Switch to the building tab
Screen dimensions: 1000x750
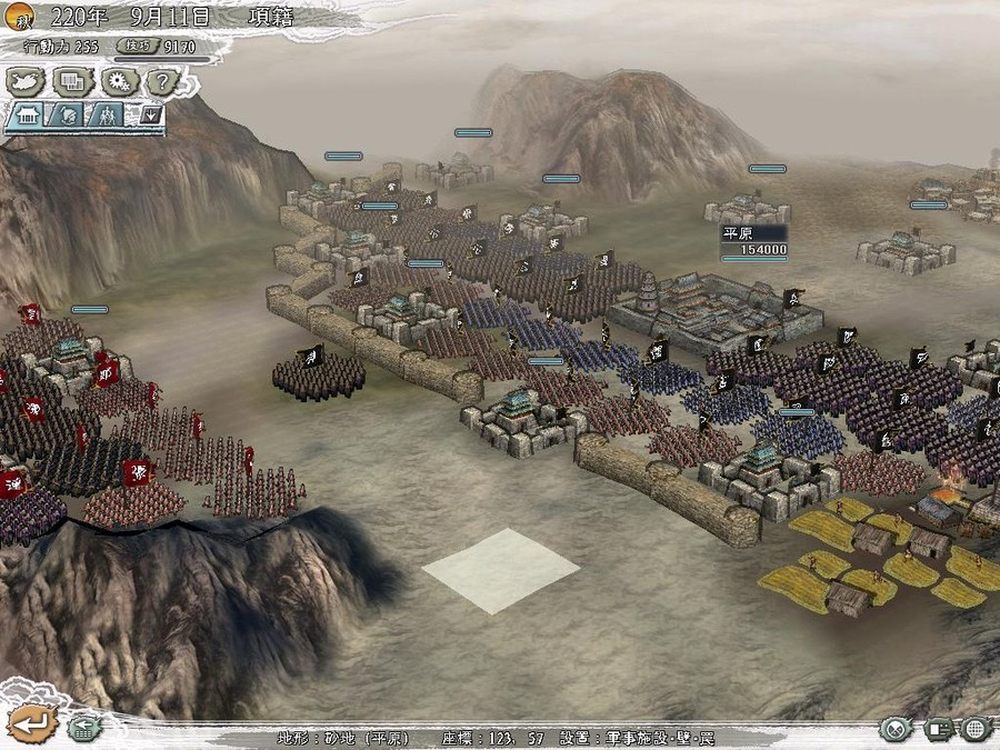click(26, 115)
